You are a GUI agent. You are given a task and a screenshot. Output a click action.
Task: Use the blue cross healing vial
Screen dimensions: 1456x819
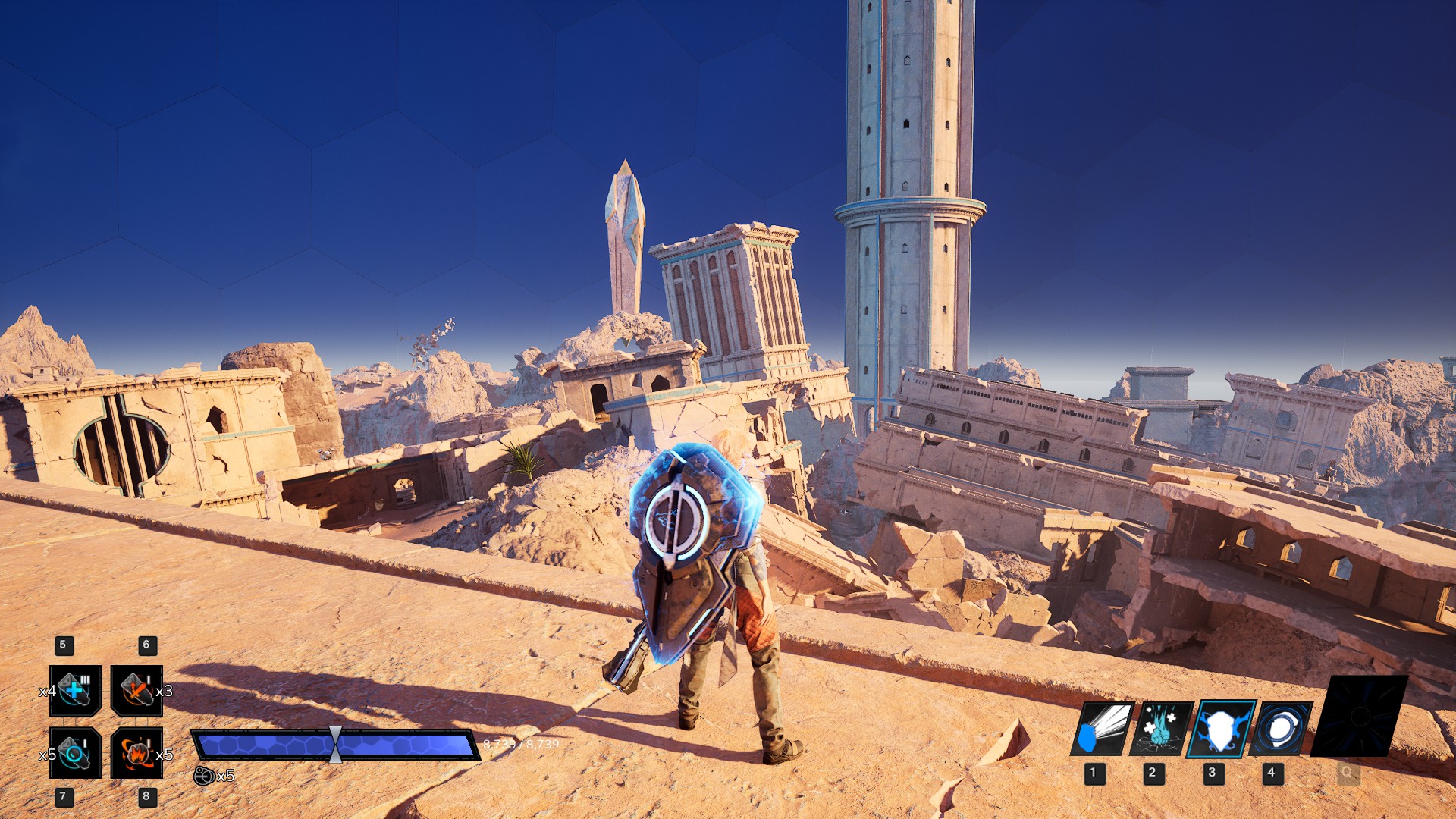(x=75, y=691)
